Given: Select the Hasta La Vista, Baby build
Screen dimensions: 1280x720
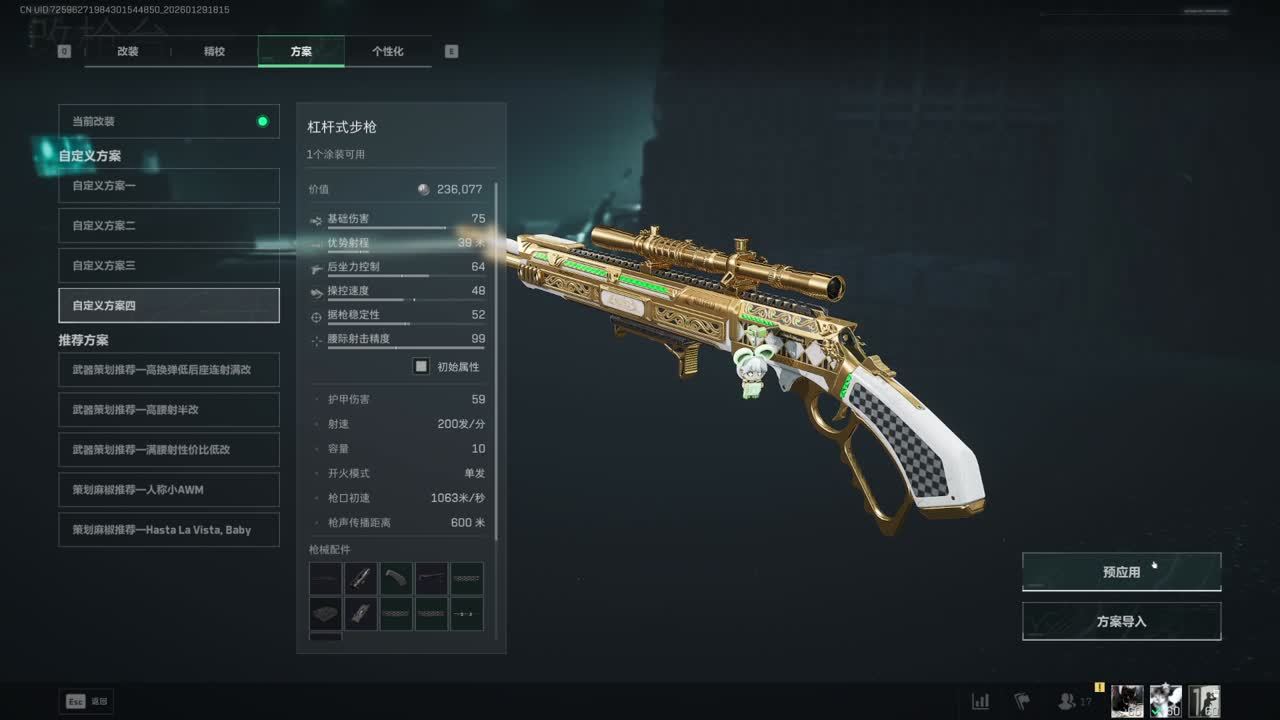Looking at the screenshot, I should (168, 530).
